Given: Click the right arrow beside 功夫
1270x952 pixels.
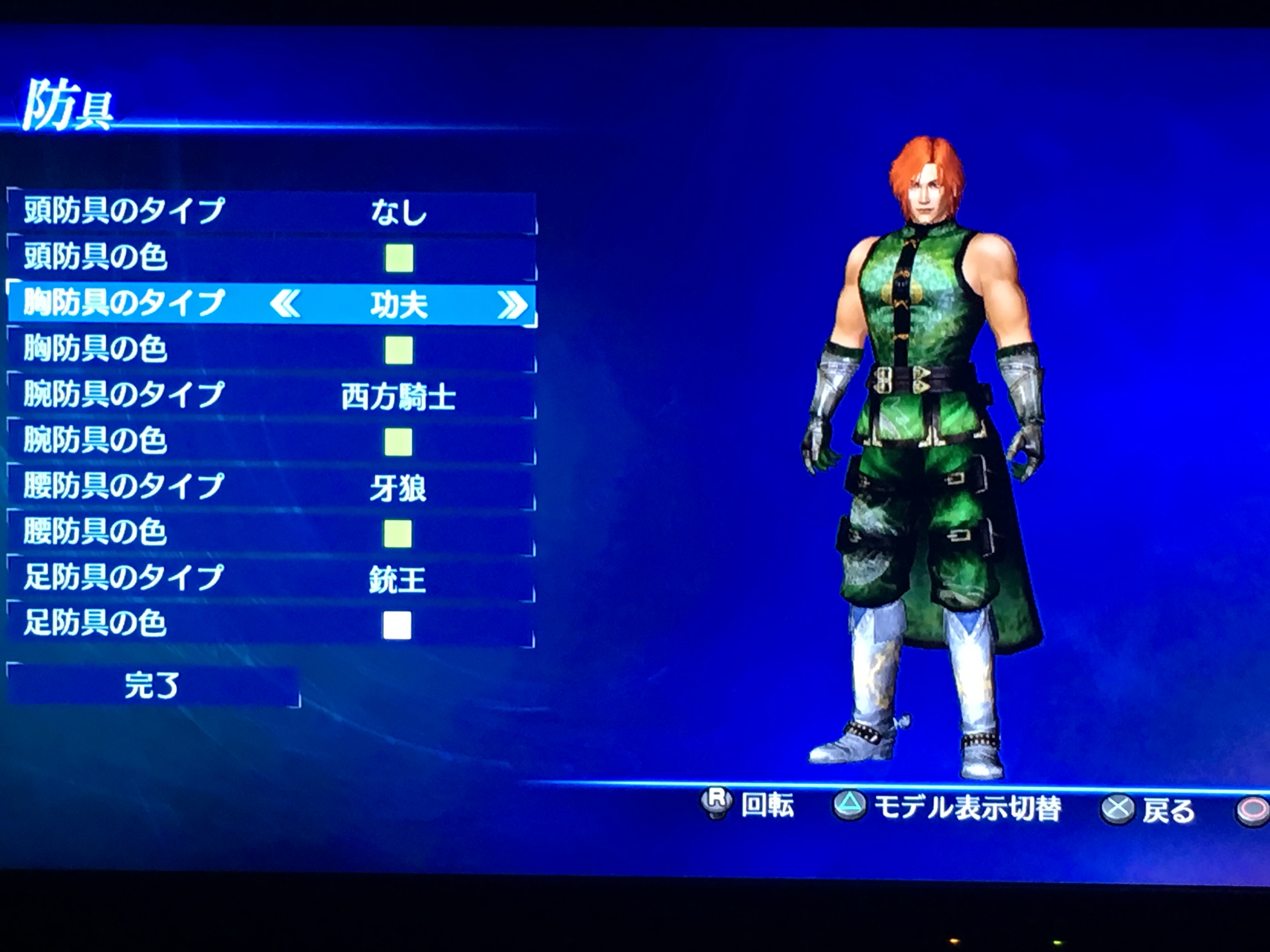Looking at the screenshot, I should (512, 305).
